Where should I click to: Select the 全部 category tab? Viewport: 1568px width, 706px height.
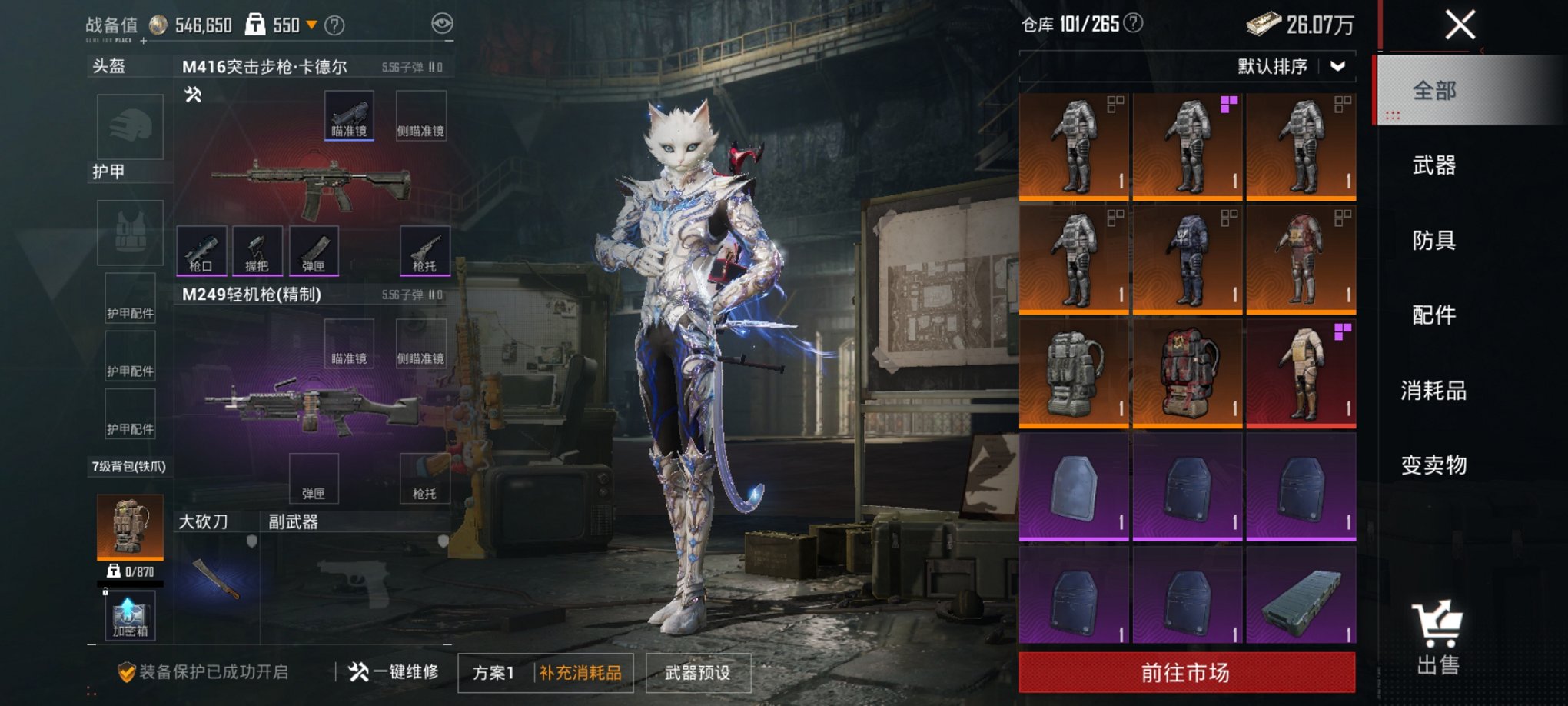(1433, 91)
